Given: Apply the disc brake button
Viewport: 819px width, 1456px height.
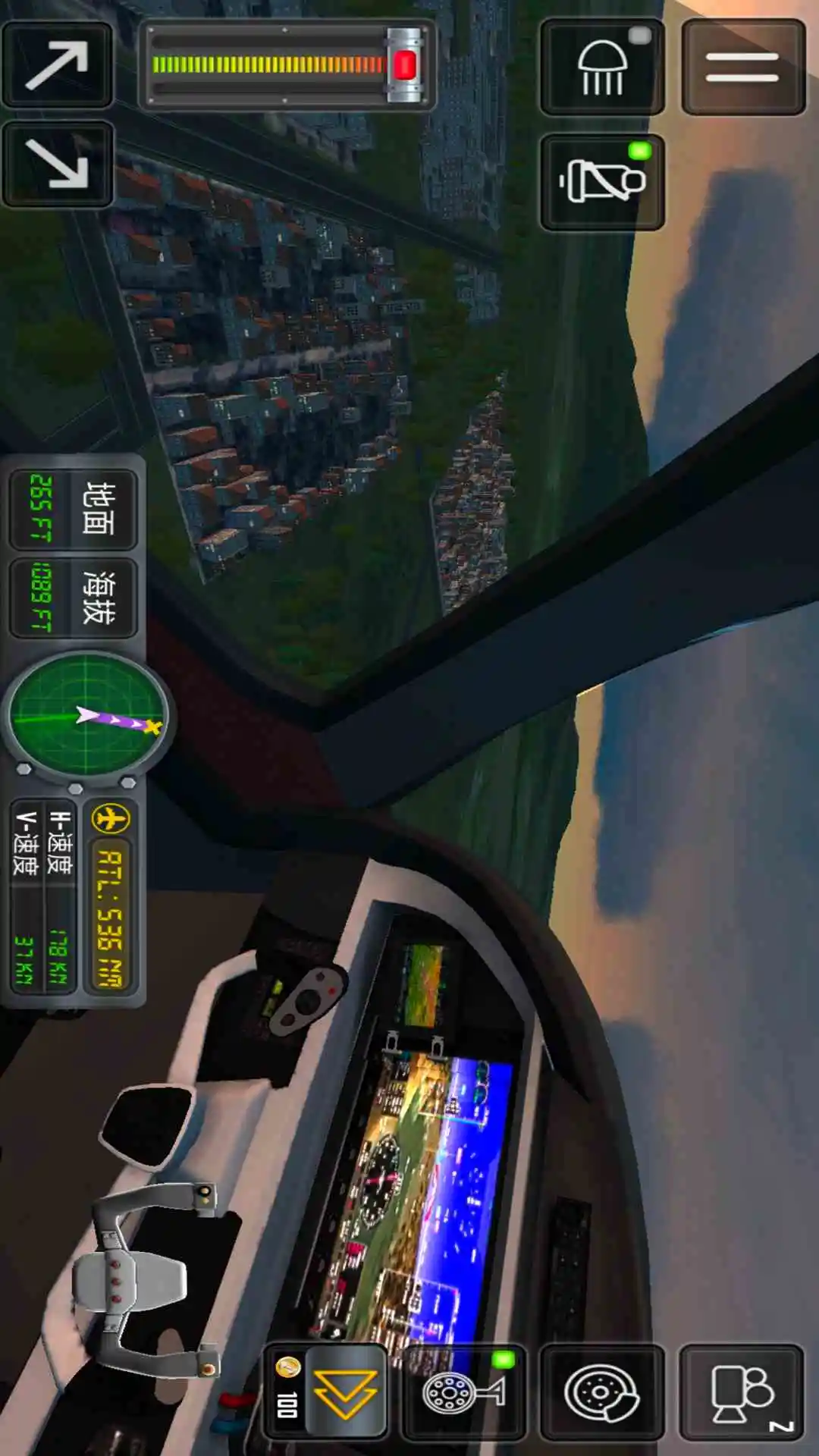Looking at the screenshot, I should click(x=602, y=1392).
